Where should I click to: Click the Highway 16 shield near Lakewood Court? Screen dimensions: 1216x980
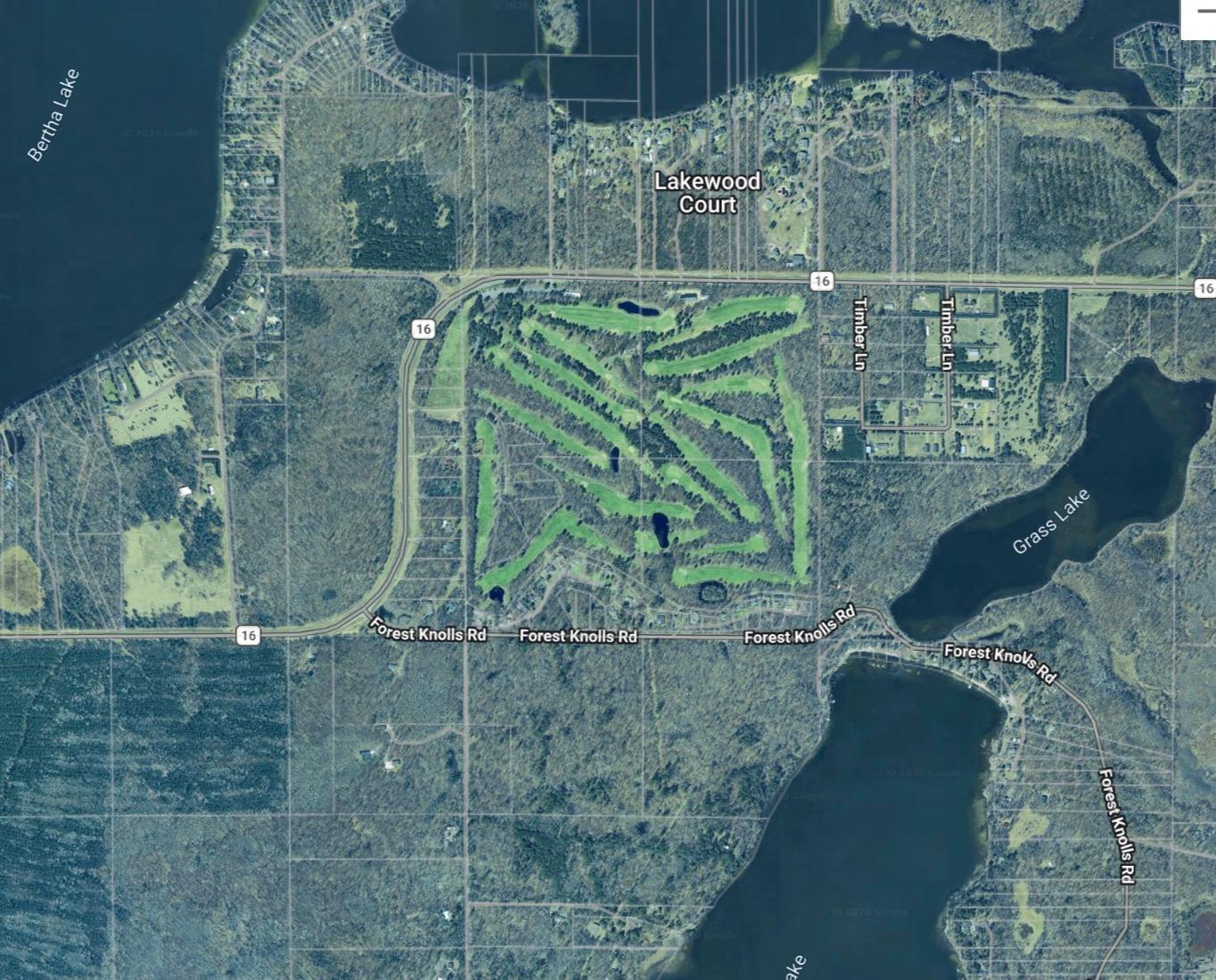(822, 282)
